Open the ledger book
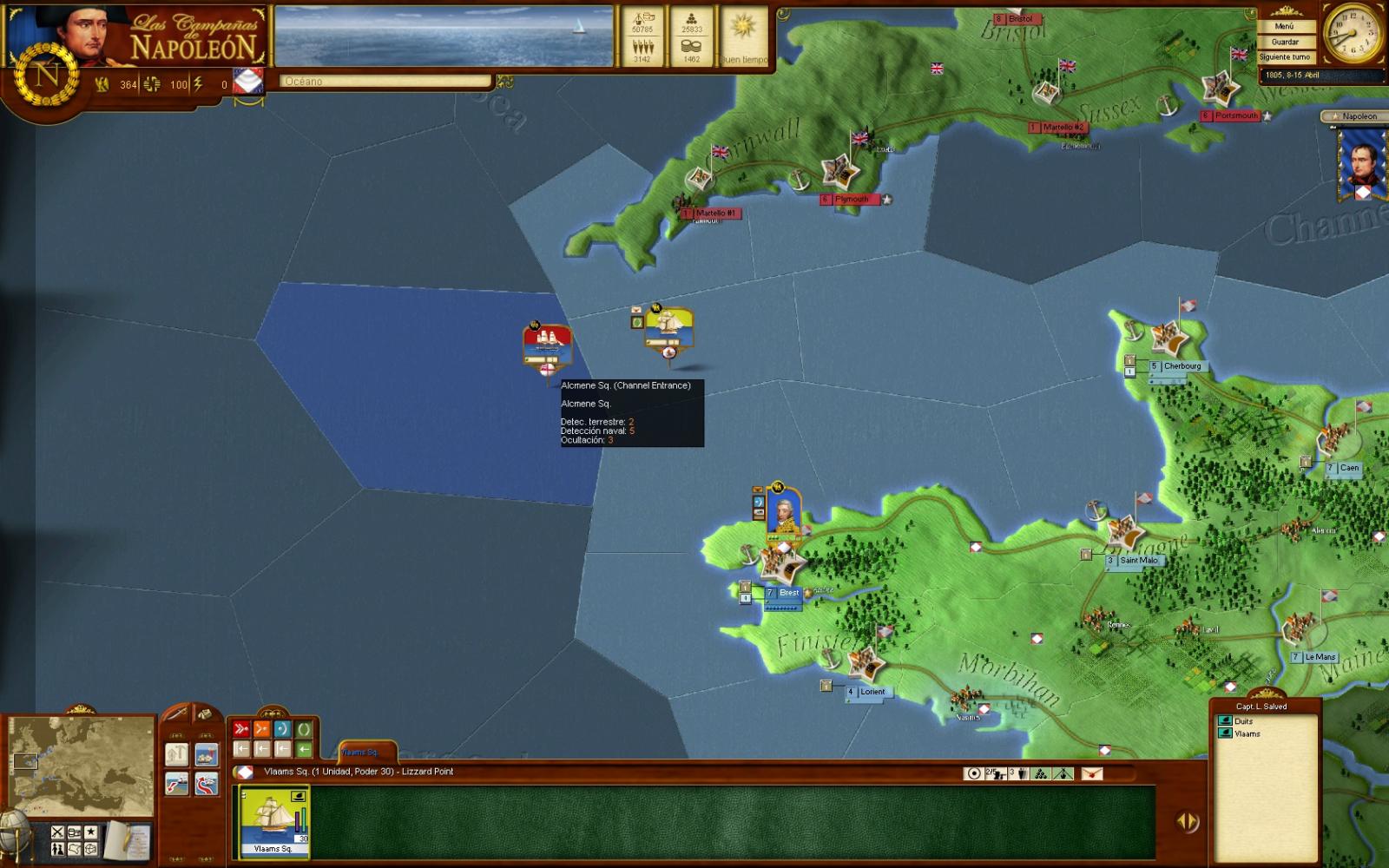Viewport: 1389px width, 868px height. pos(128,838)
